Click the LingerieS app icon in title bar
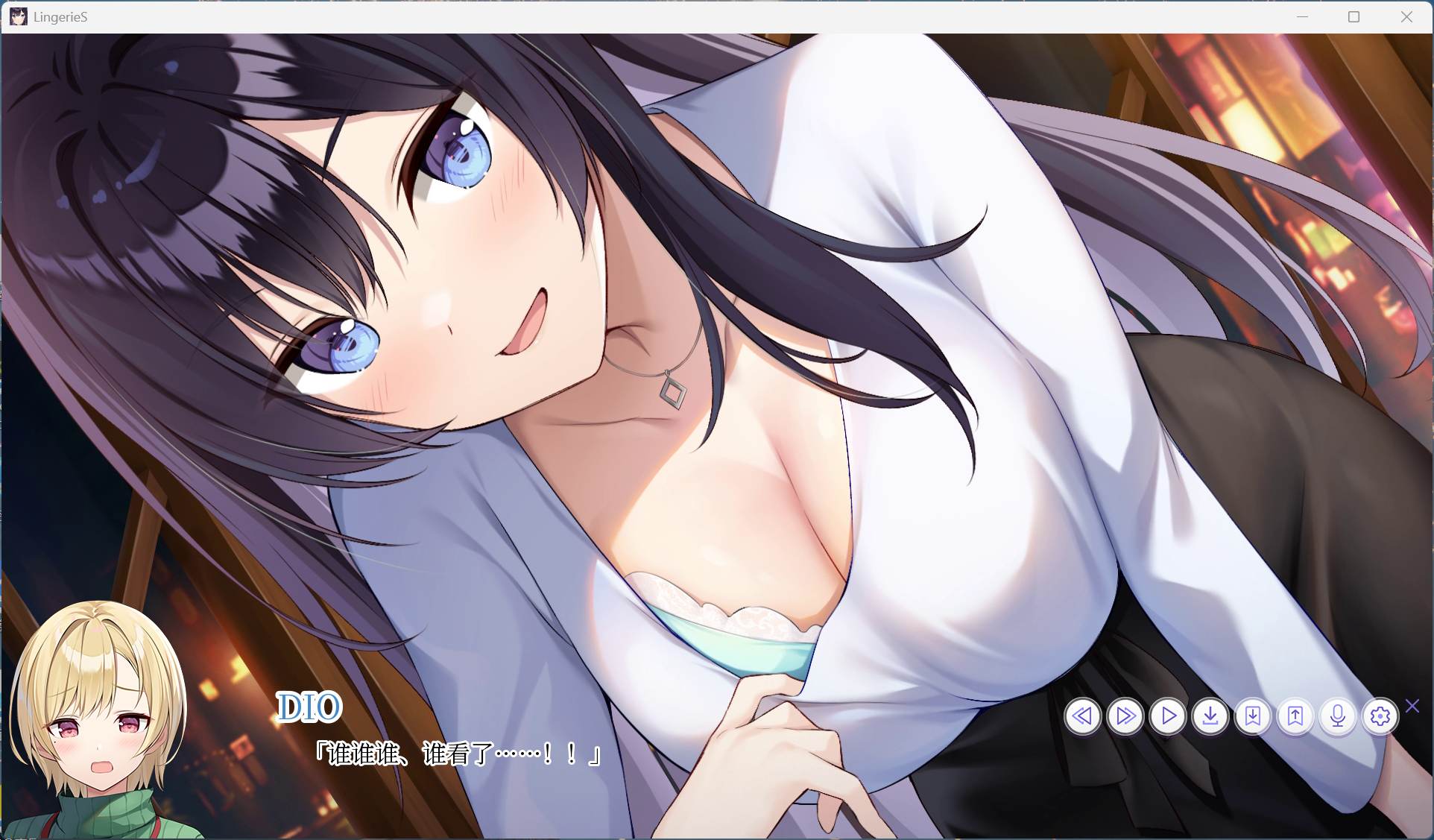 click(x=19, y=16)
